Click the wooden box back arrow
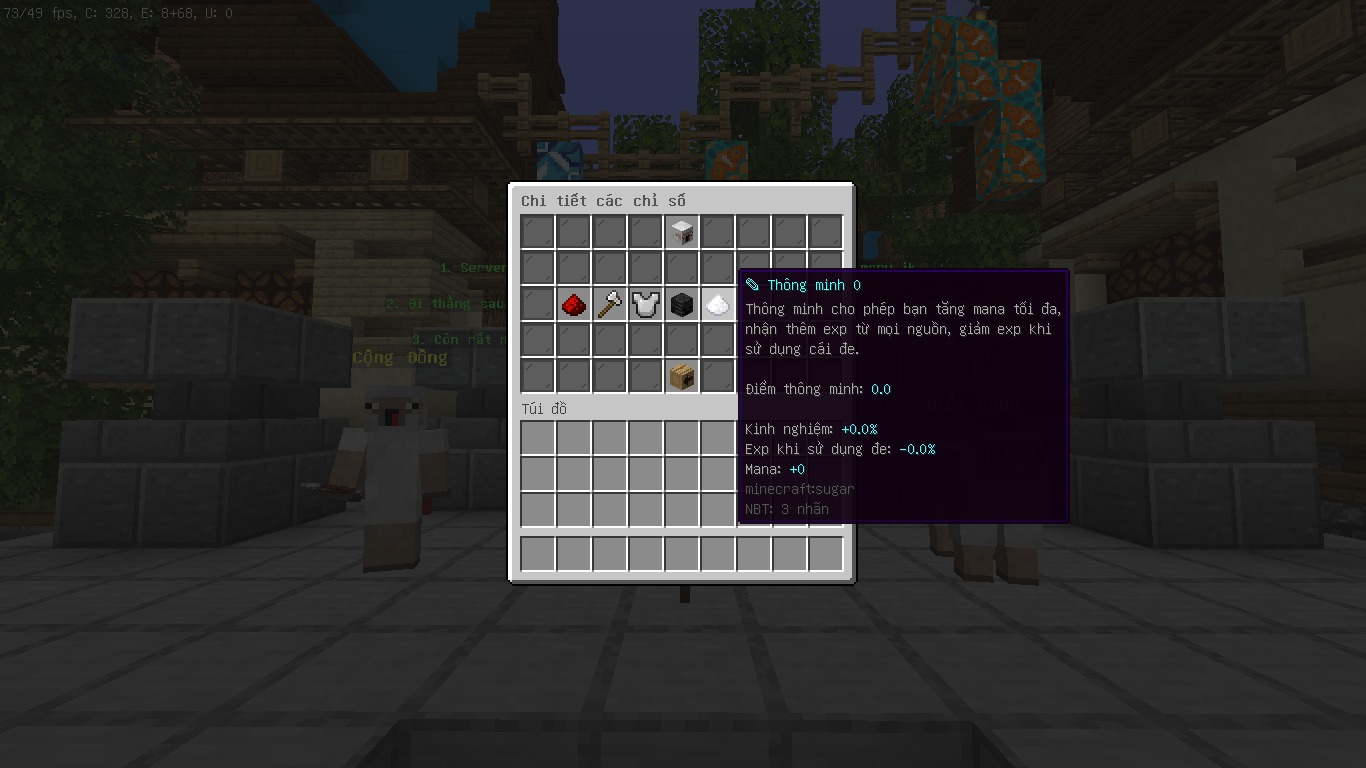Screen dimensions: 1366x768 (x=682, y=376)
